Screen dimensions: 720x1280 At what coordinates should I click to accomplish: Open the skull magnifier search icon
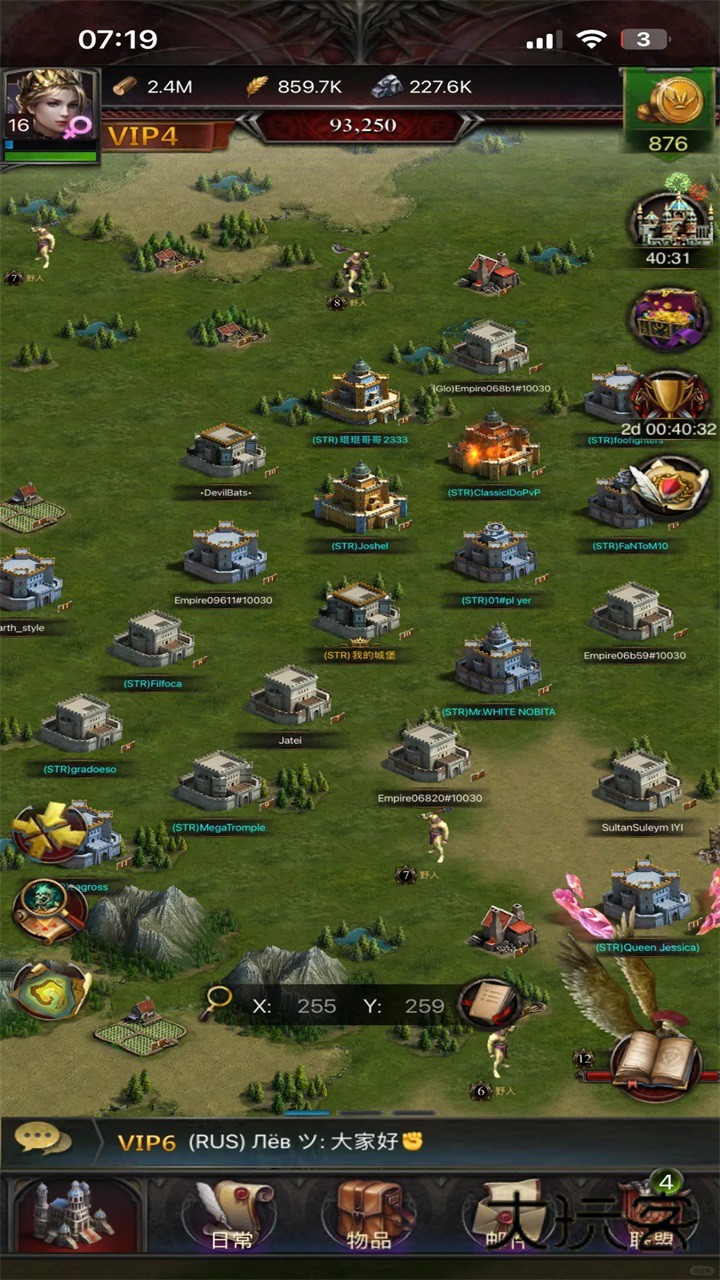48,908
